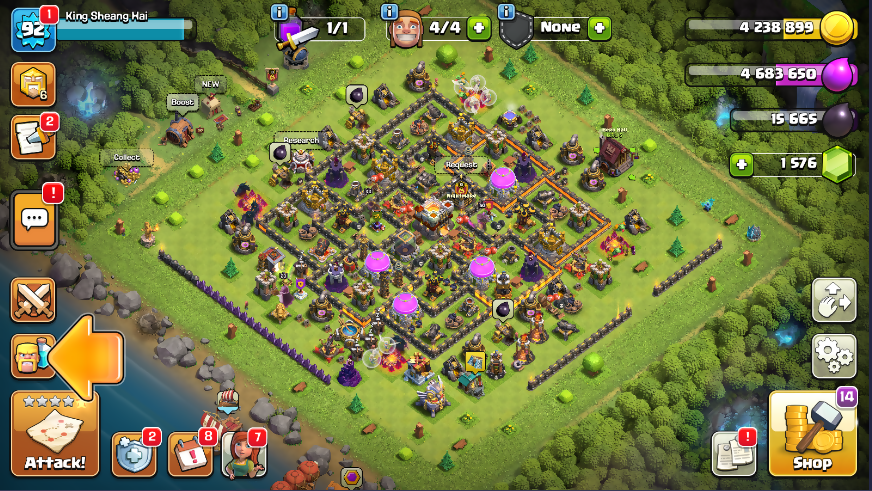The image size is (872, 491).
Task: Tap the Attack! button
Action: point(55,433)
